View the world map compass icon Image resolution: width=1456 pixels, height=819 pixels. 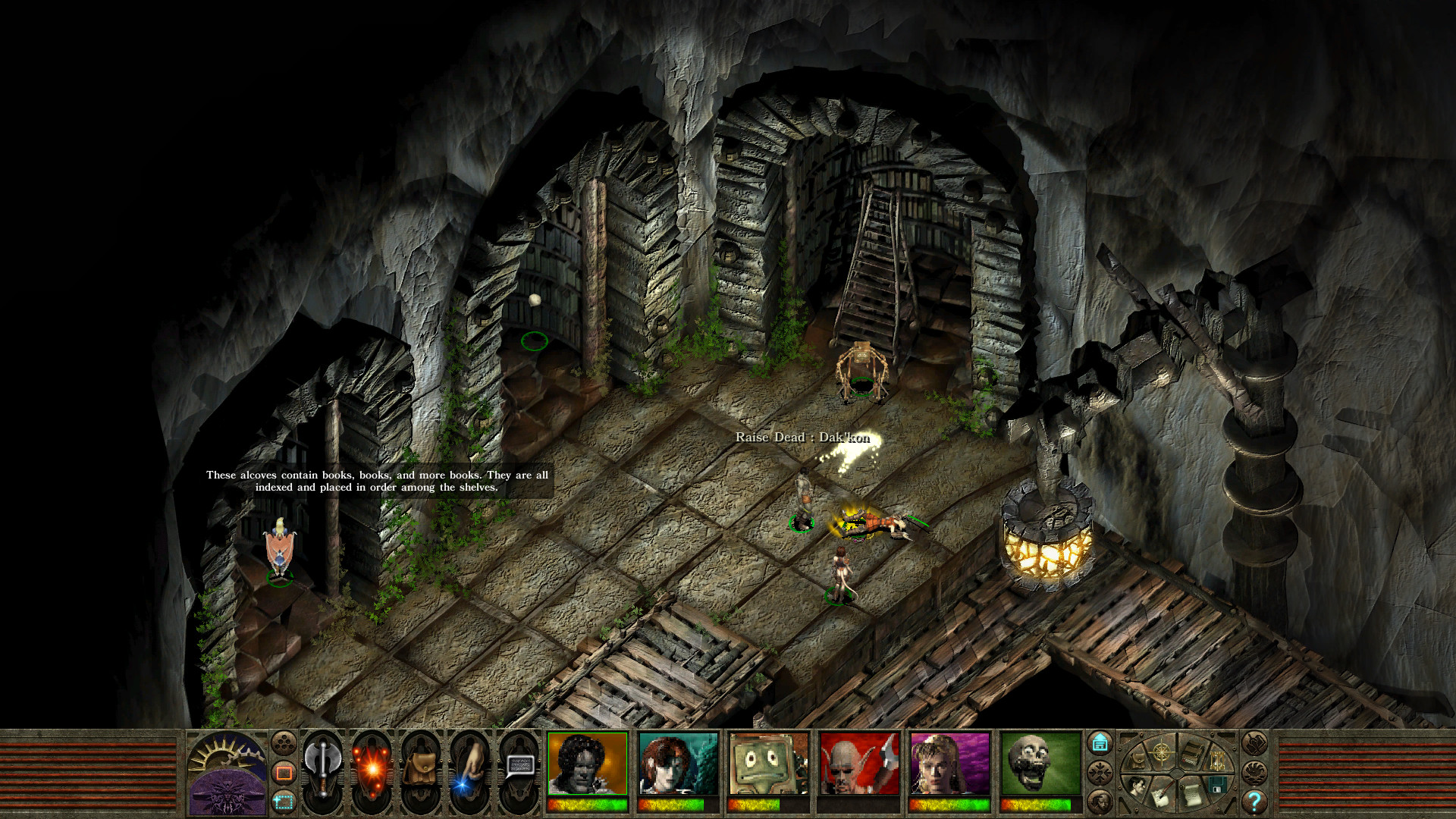[x=1160, y=754]
